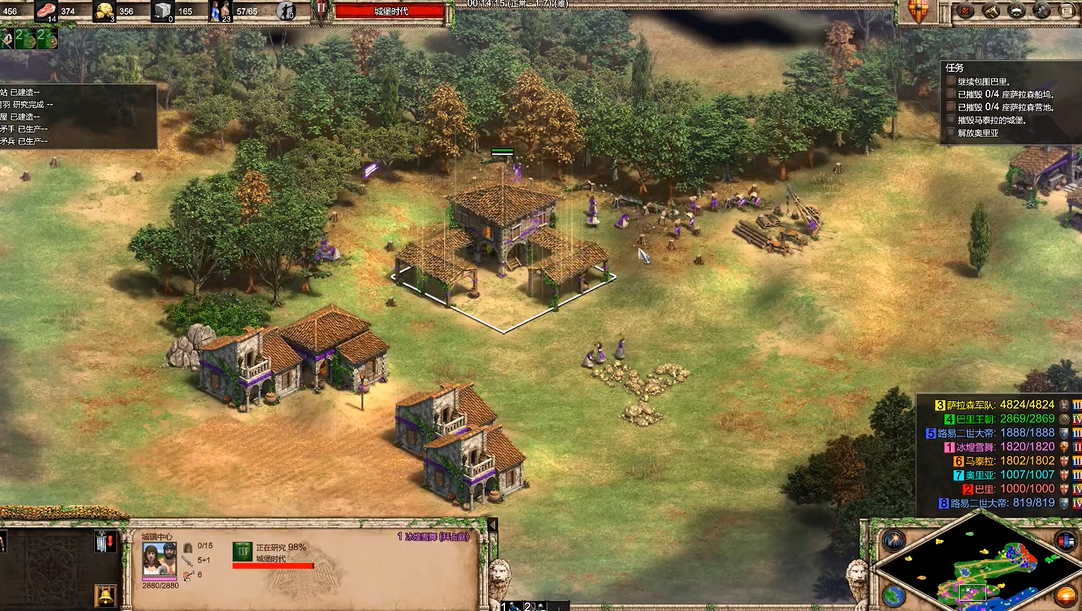Click the population count icon
Viewport: 1082px width, 611px height.
click(x=220, y=12)
